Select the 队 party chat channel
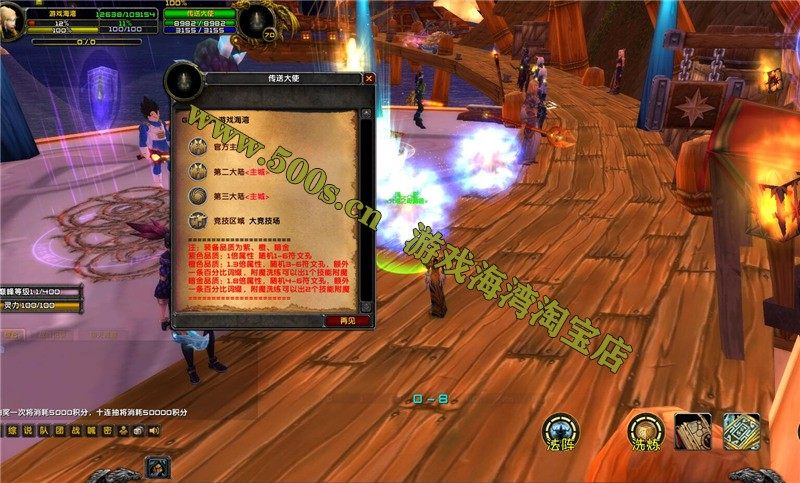This screenshot has width=800, height=483. click(44, 430)
